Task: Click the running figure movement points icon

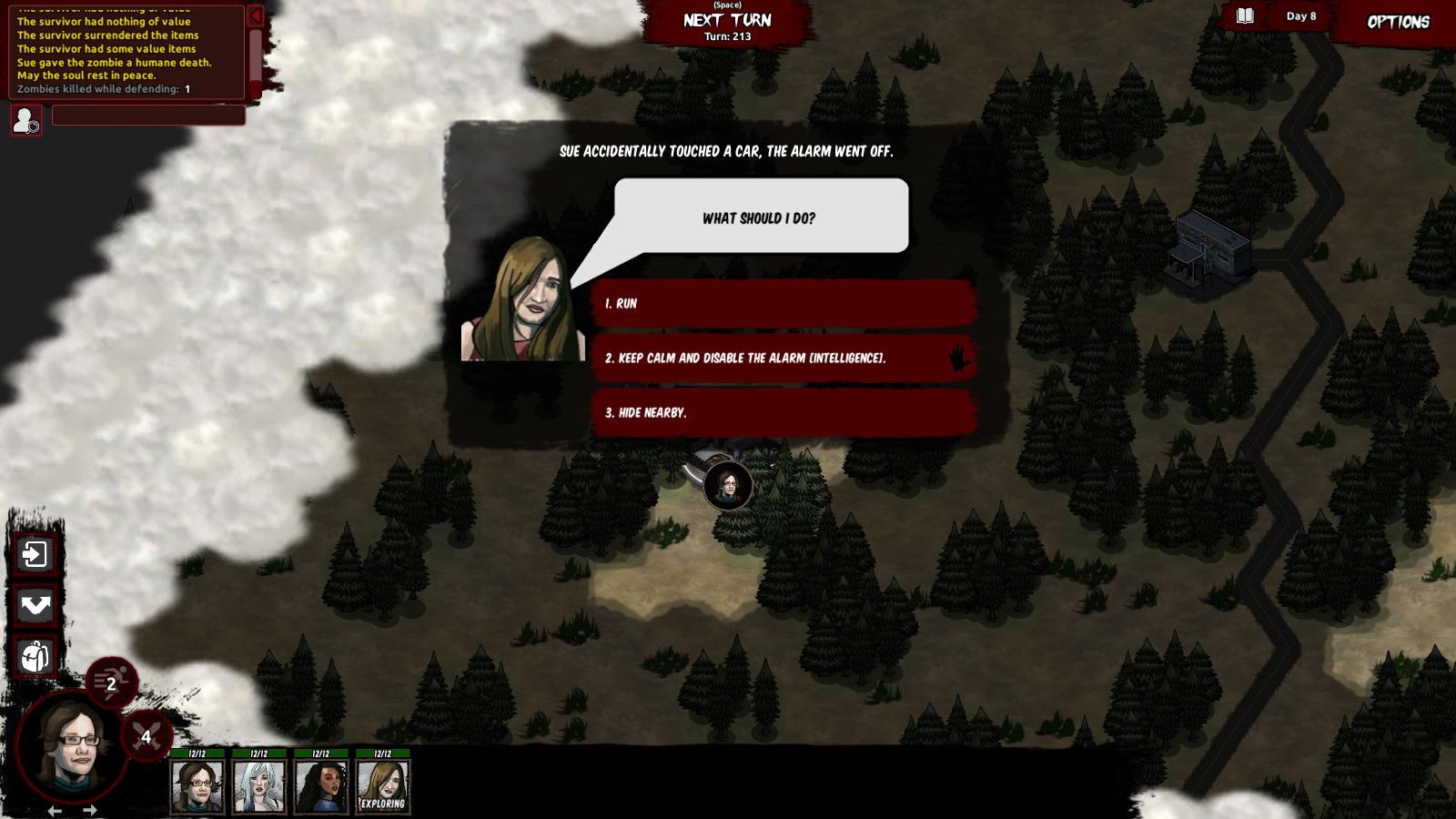Action: [x=111, y=683]
